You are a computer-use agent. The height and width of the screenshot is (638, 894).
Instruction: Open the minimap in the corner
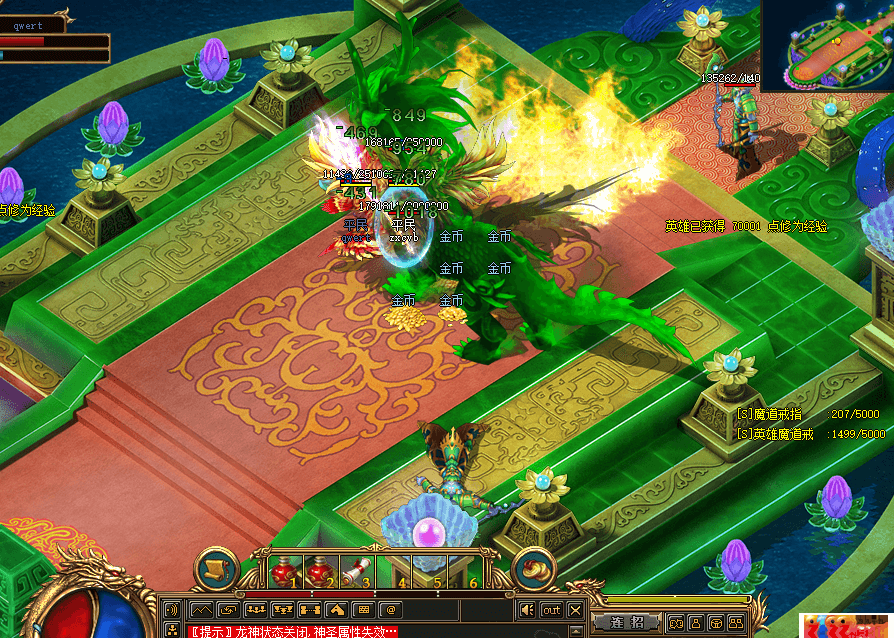coord(826,45)
